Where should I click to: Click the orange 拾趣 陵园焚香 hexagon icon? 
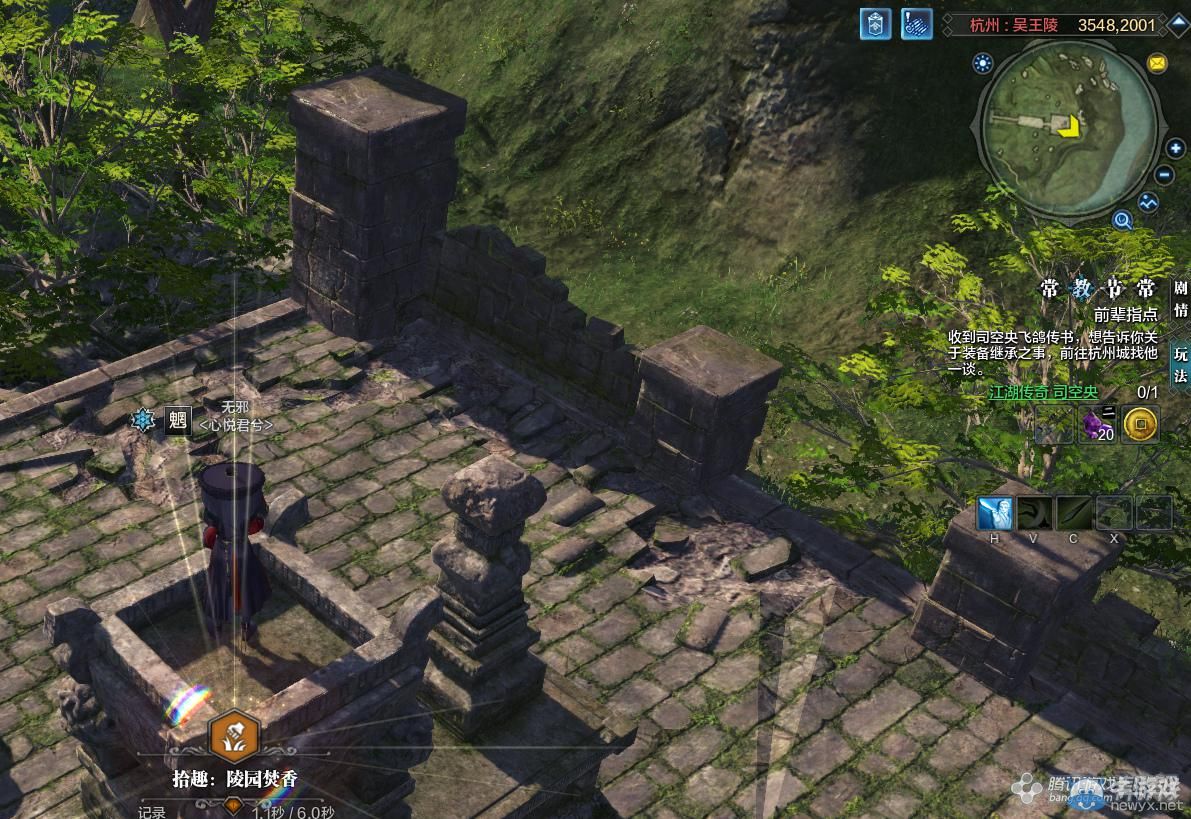[x=233, y=737]
